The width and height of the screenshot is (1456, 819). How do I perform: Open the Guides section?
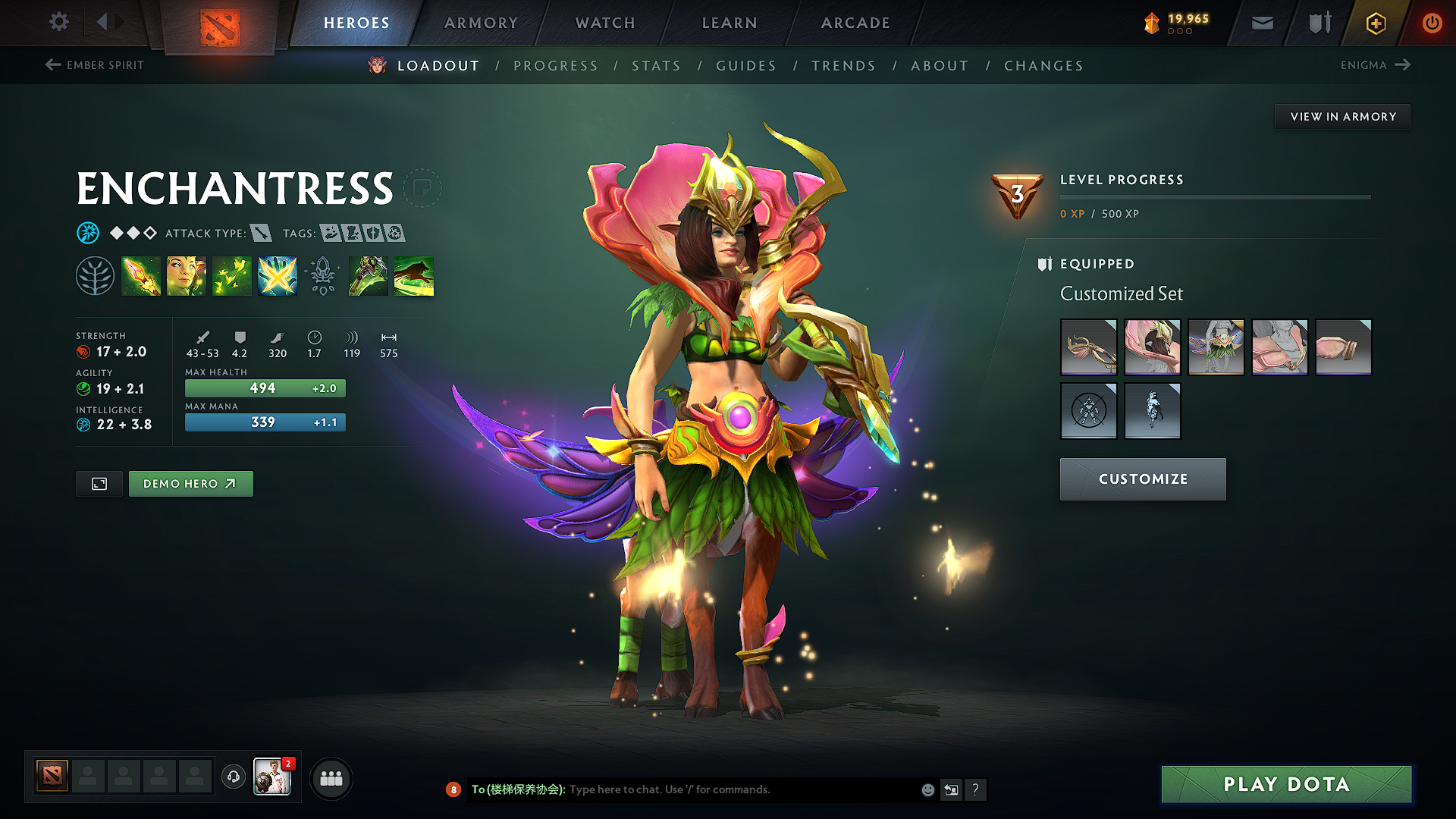pyautogui.click(x=746, y=66)
